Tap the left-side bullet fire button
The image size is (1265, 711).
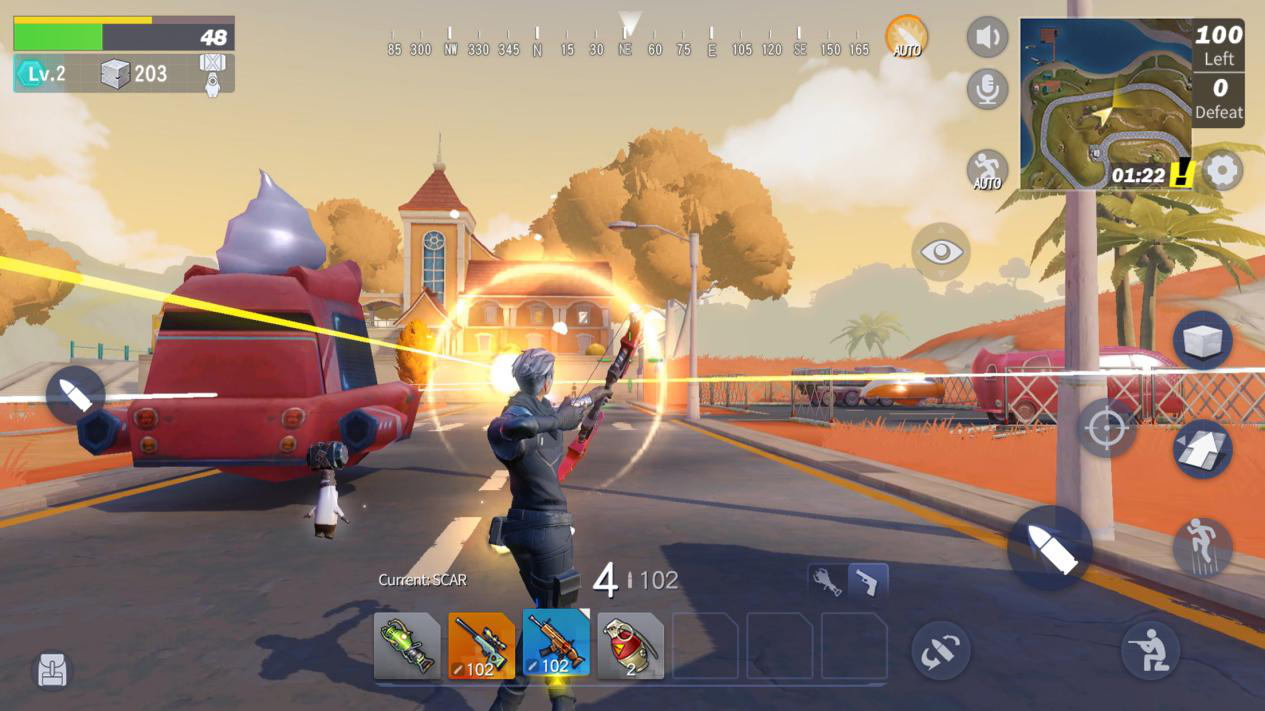pyautogui.click(x=75, y=395)
